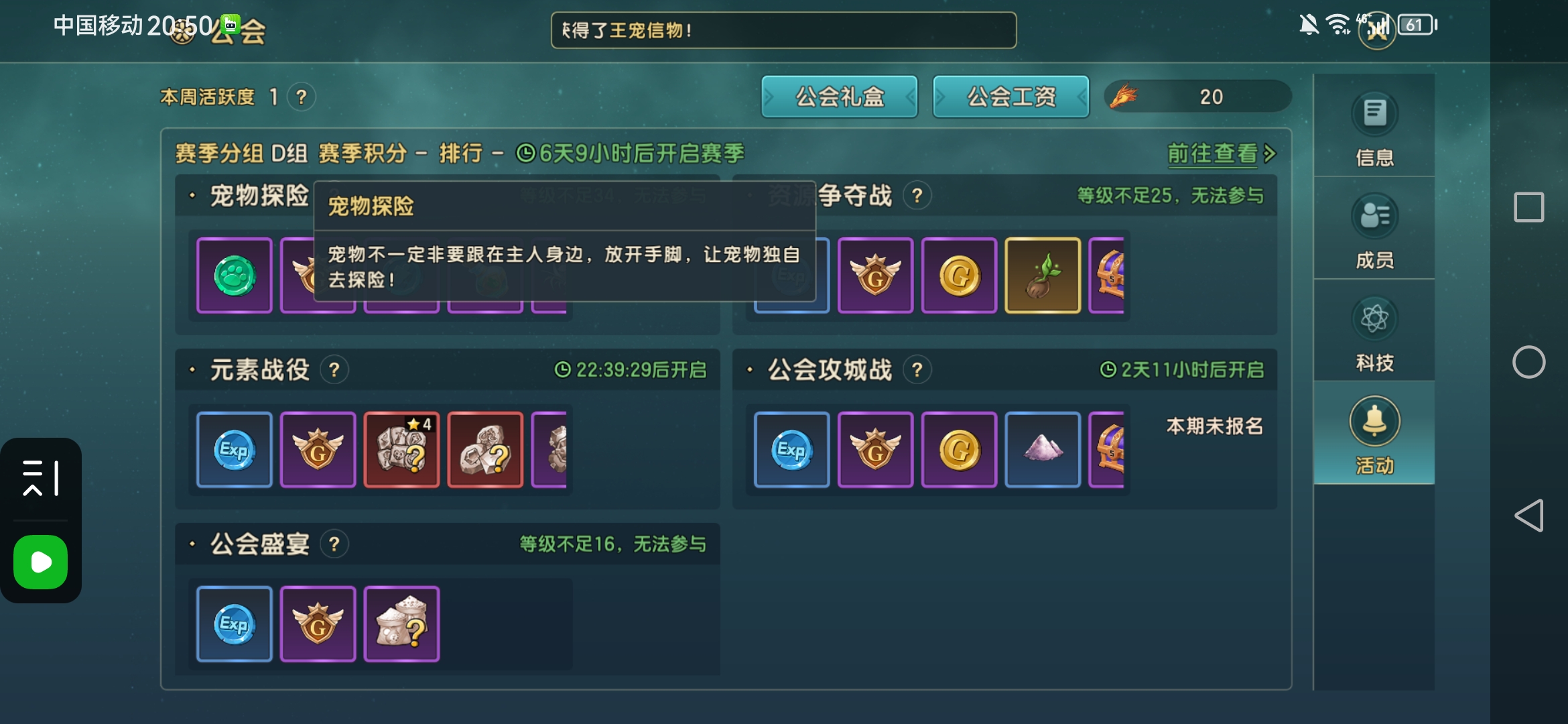Tap the 公会礼盒 button
The image size is (1568, 724).
[839, 97]
